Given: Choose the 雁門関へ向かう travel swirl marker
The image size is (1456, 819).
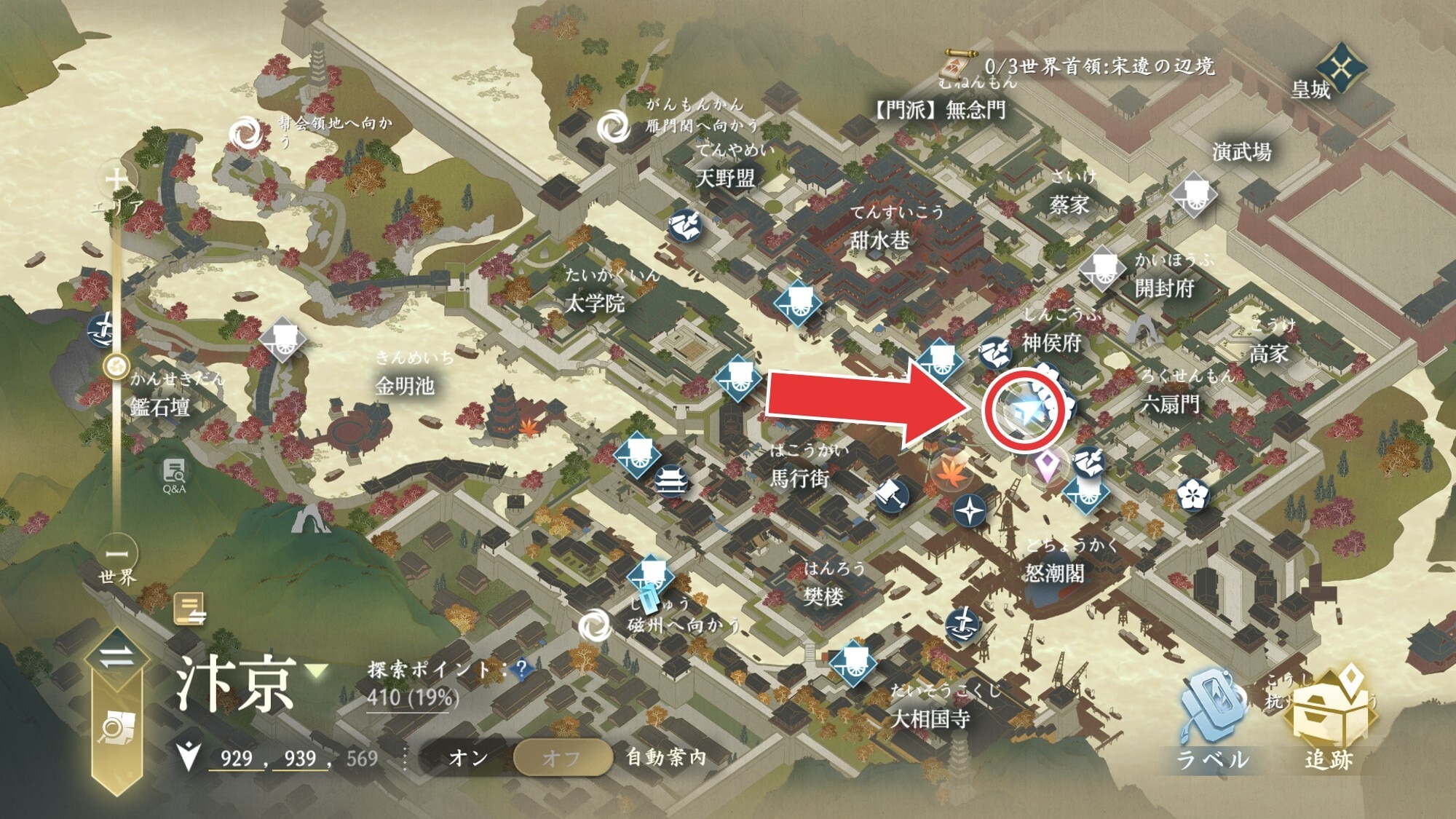Looking at the screenshot, I should coord(613,127).
